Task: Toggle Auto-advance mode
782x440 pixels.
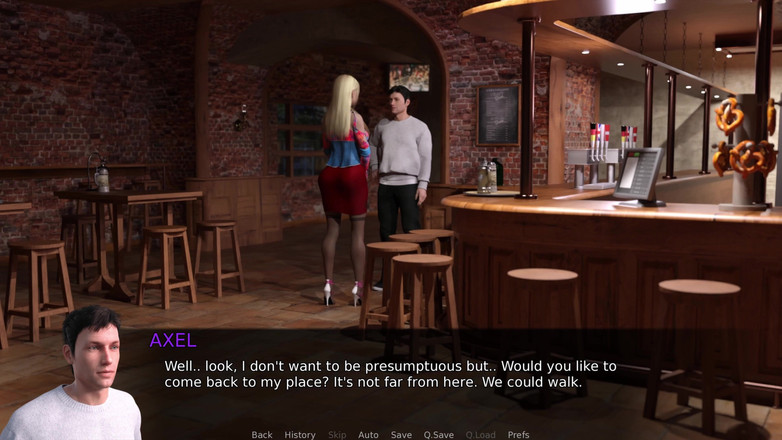Action: (368, 435)
